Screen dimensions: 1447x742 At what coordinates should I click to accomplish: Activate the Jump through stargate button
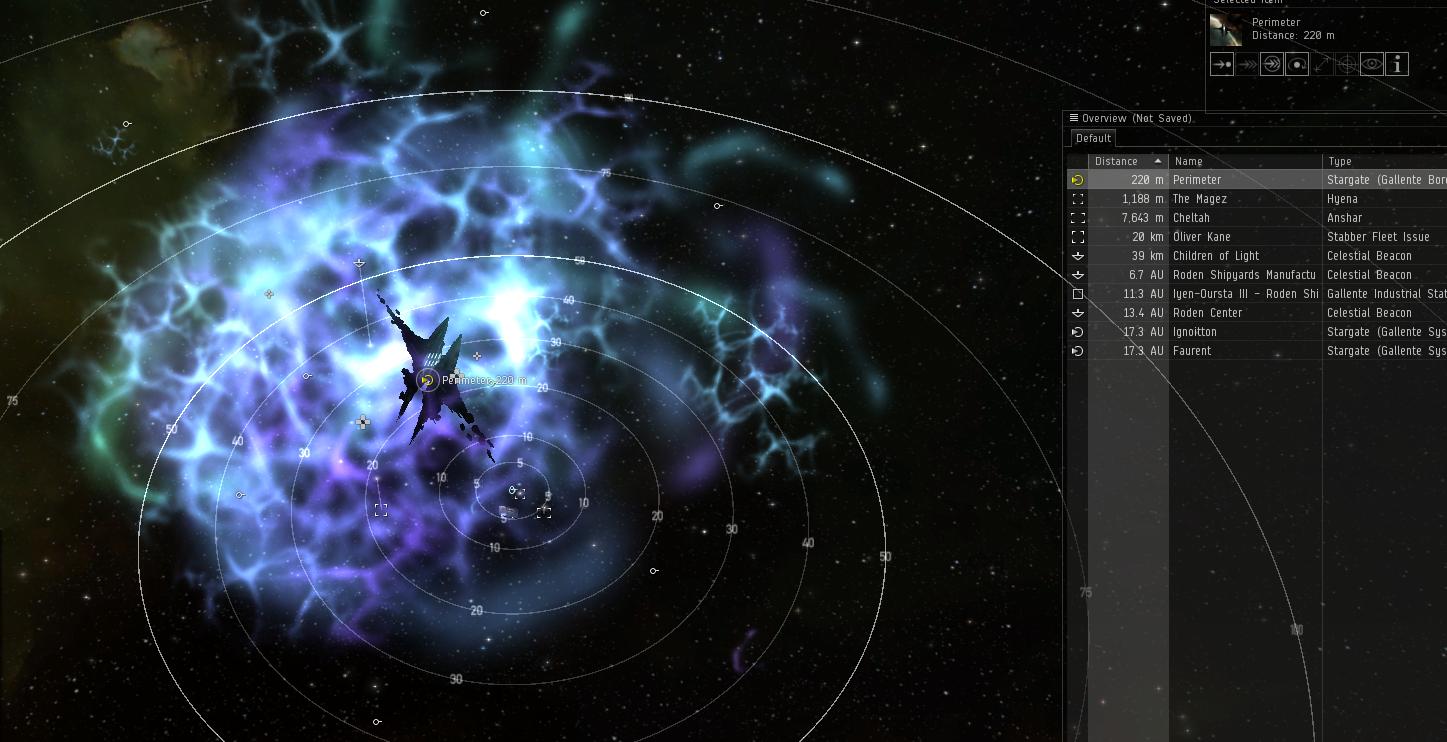(x=1271, y=65)
